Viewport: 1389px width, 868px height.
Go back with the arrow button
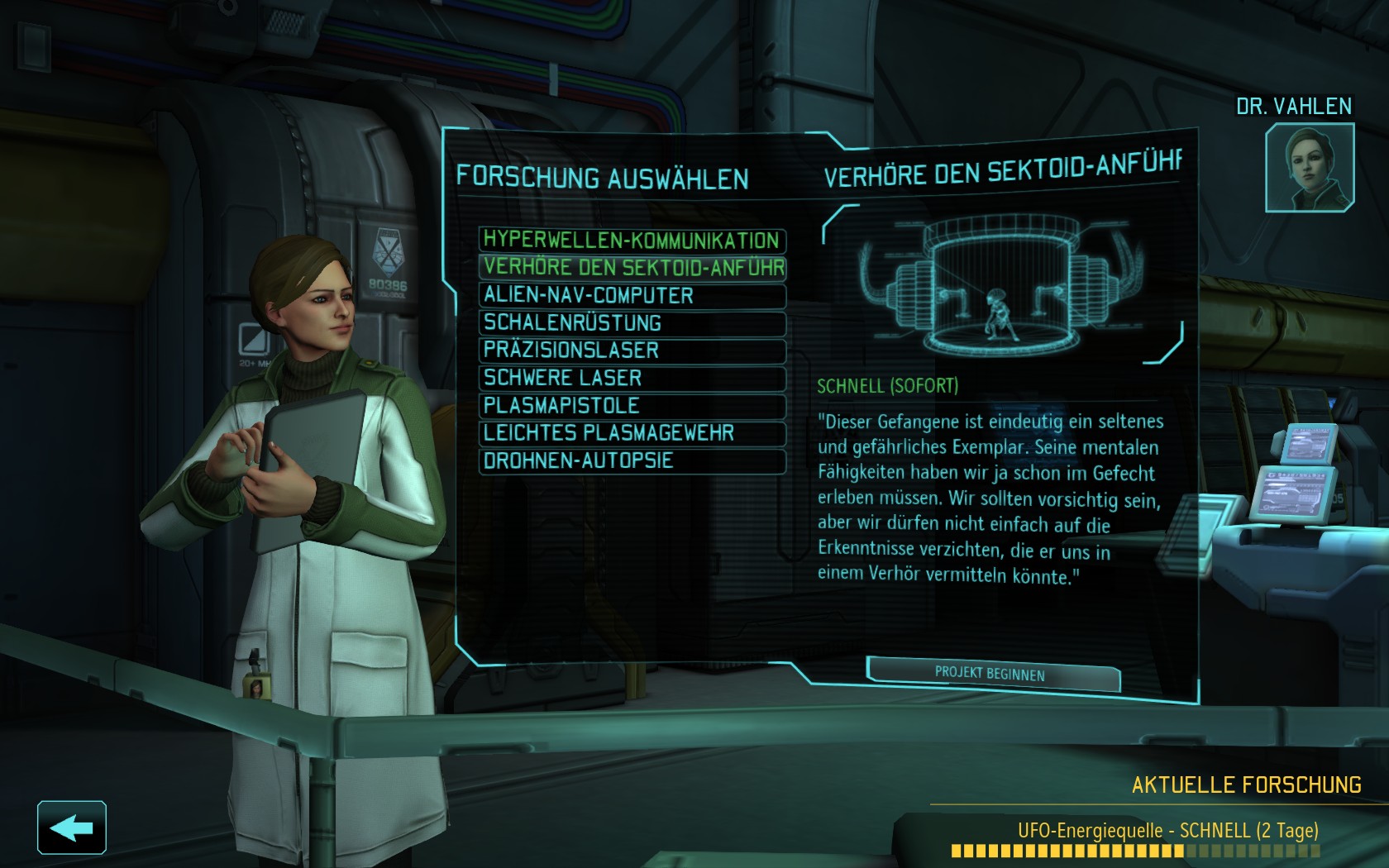[72, 827]
